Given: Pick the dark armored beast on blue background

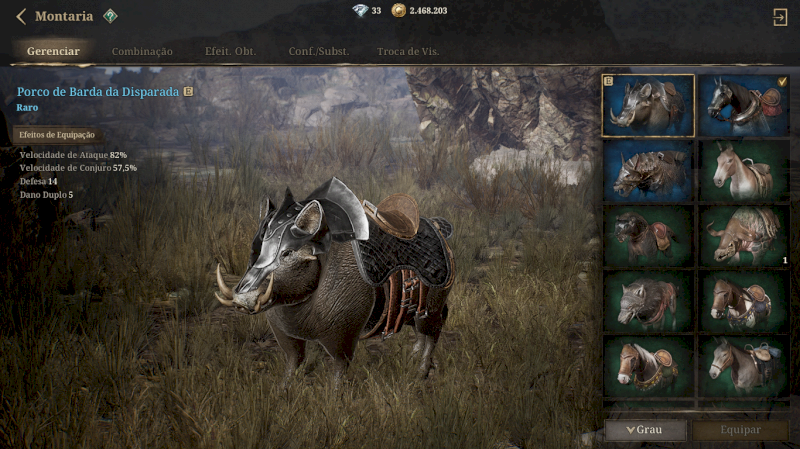Looking at the screenshot, I should [648, 170].
